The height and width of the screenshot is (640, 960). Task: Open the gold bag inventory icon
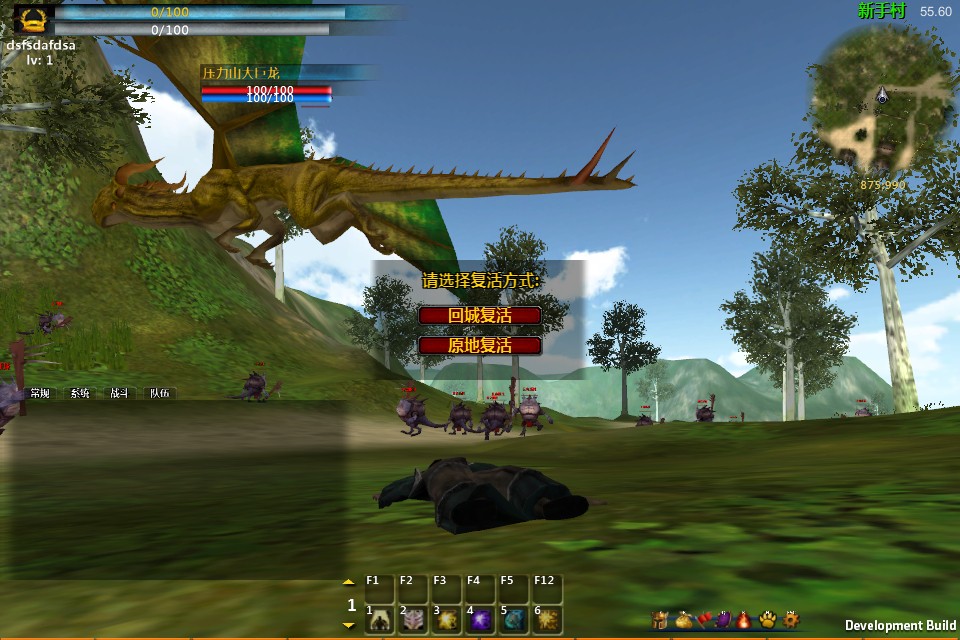tap(682, 620)
